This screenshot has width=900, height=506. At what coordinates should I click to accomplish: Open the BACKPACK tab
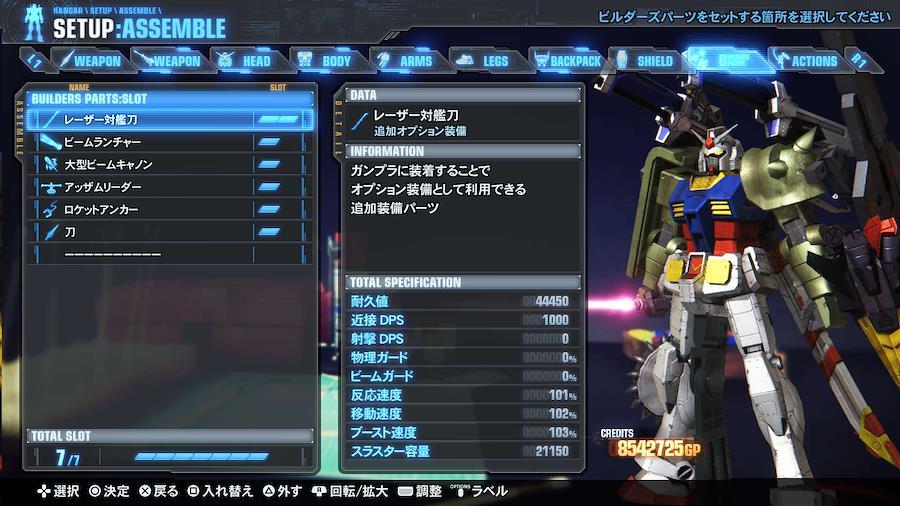(x=568, y=61)
